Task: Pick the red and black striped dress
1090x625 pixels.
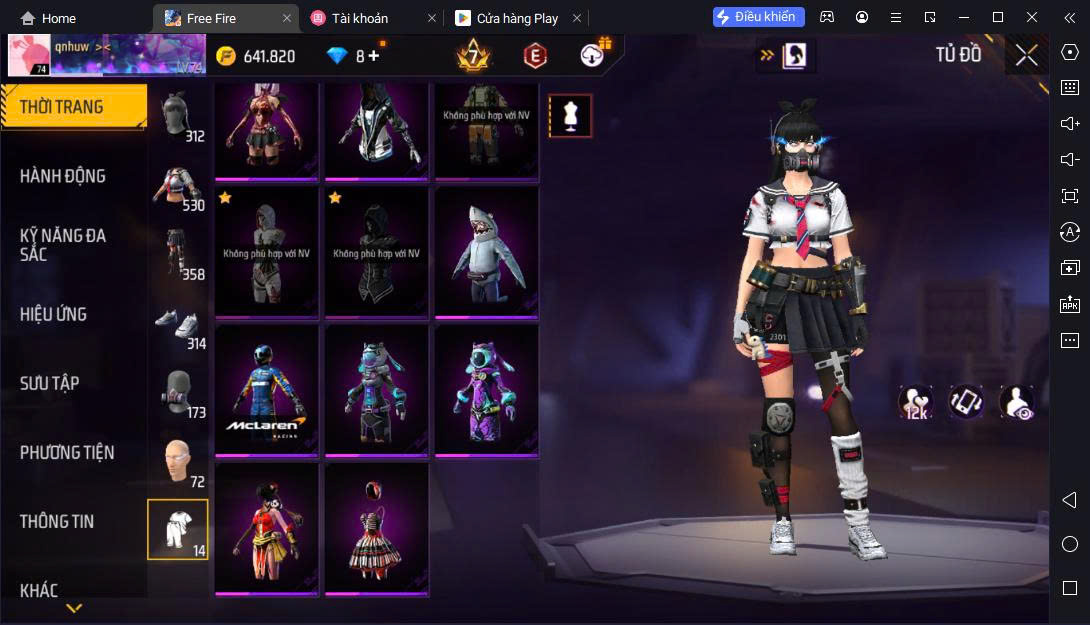Action: tap(377, 529)
